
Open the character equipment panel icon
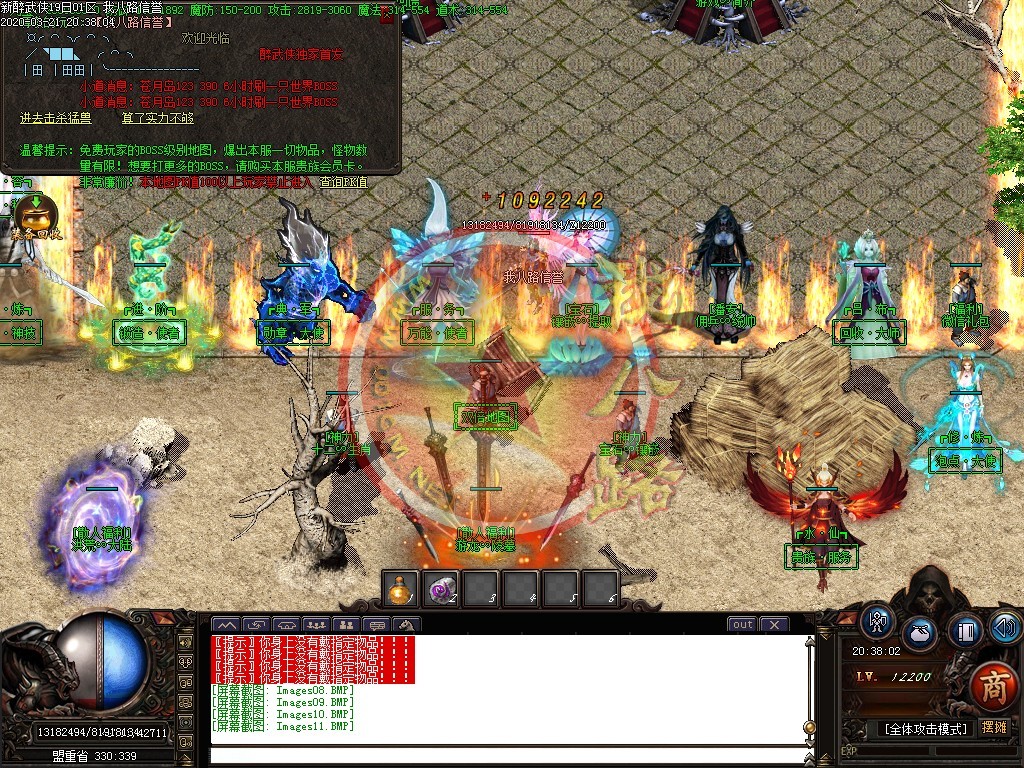[878, 622]
